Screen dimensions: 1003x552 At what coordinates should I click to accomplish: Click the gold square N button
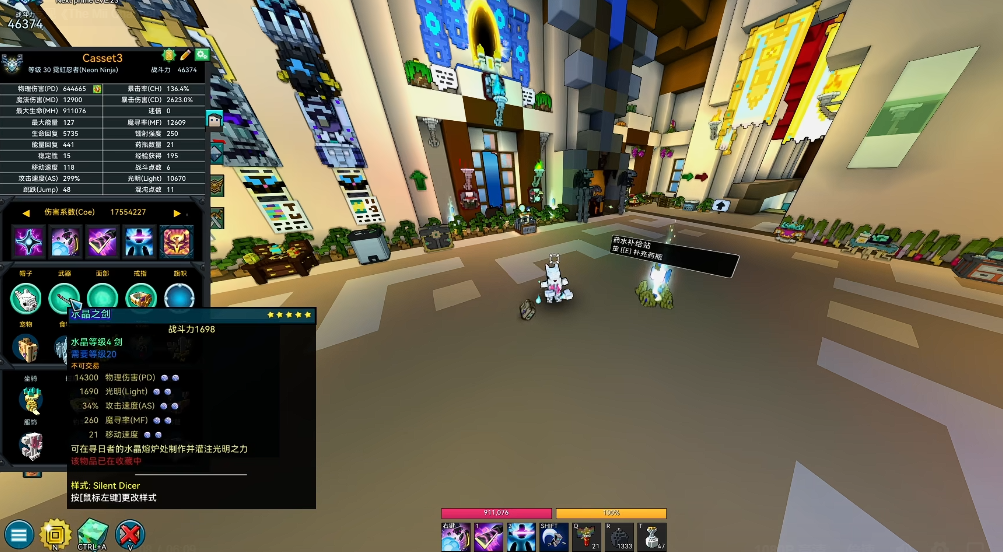point(55,534)
